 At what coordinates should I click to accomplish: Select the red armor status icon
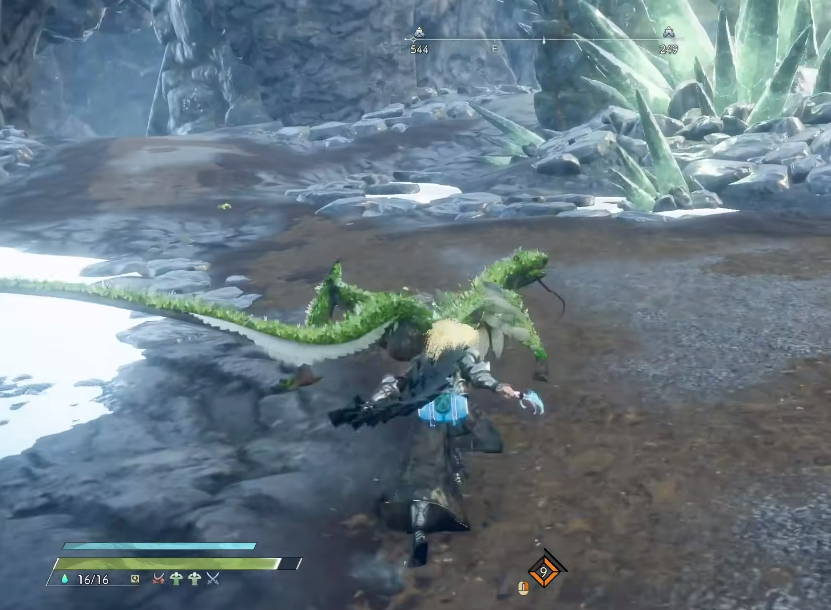pos(158,578)
